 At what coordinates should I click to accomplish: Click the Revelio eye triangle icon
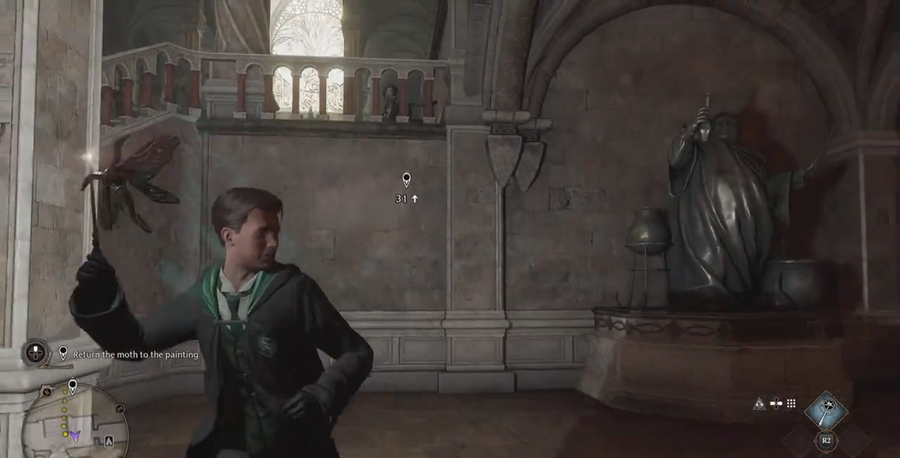click(759, 404)
